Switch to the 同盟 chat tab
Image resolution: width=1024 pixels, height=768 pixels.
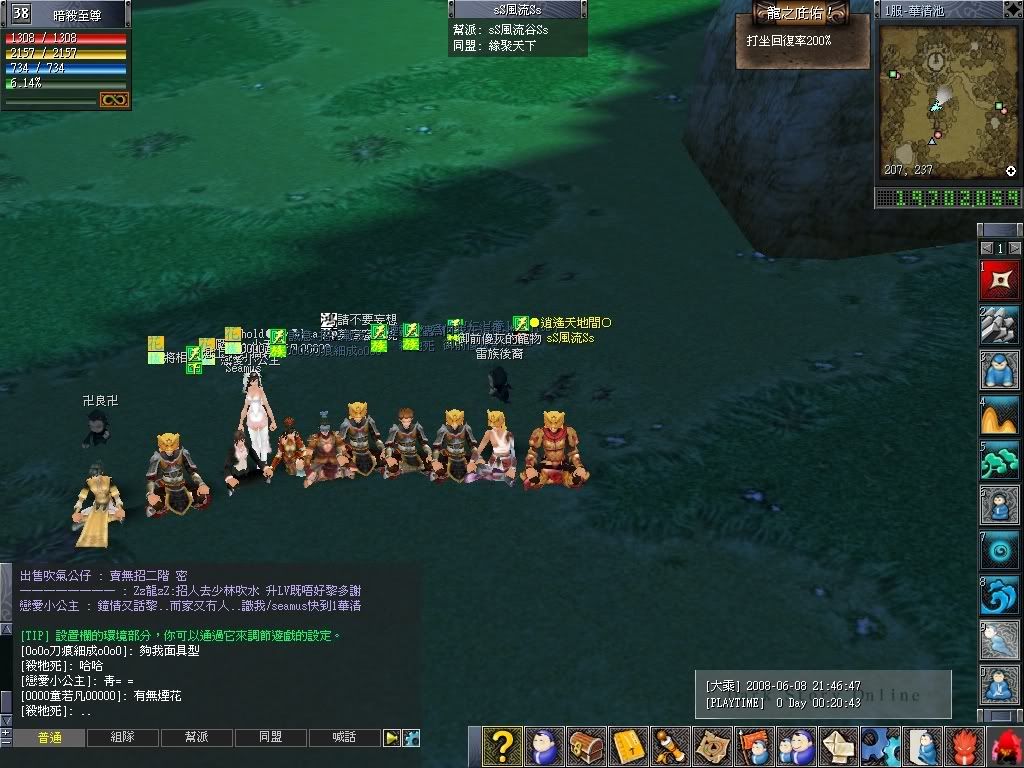click(271, 738)
